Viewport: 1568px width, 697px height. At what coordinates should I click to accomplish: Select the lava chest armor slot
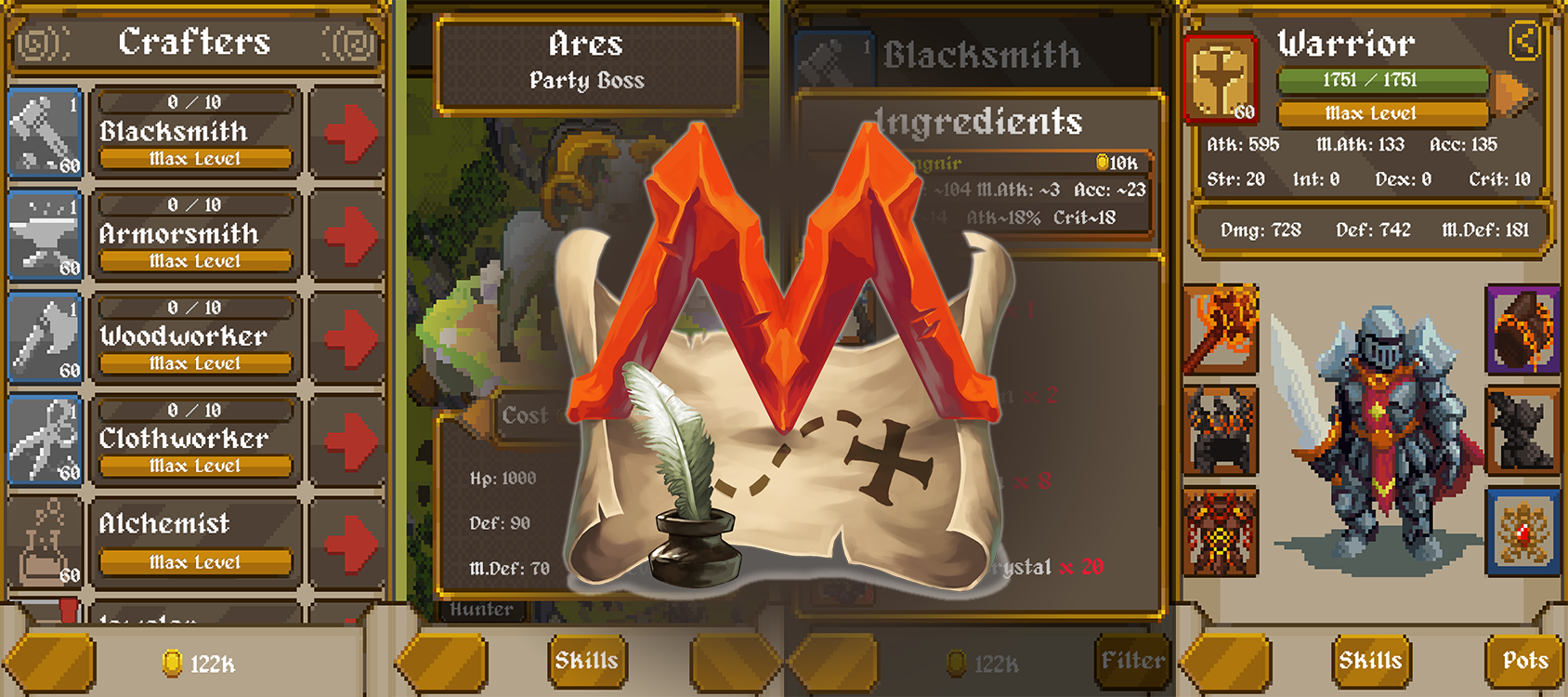point(1221,533)
